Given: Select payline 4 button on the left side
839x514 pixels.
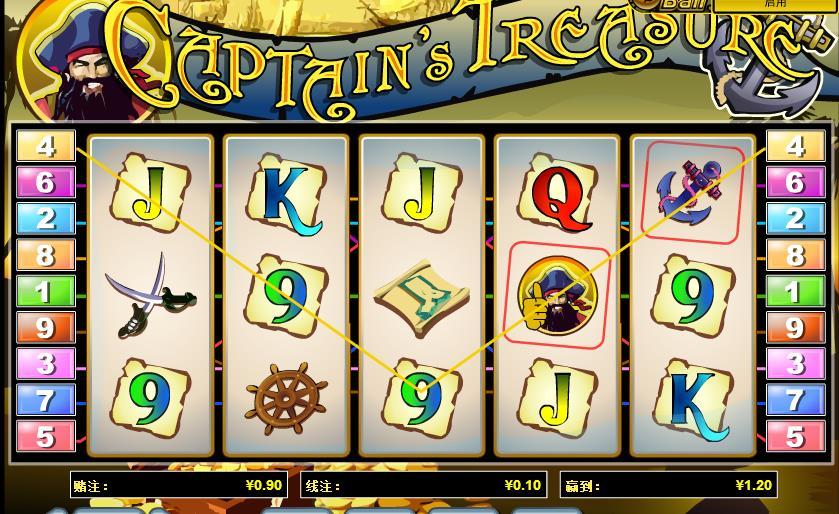Looking at the screenshot, I should (45, 146).
